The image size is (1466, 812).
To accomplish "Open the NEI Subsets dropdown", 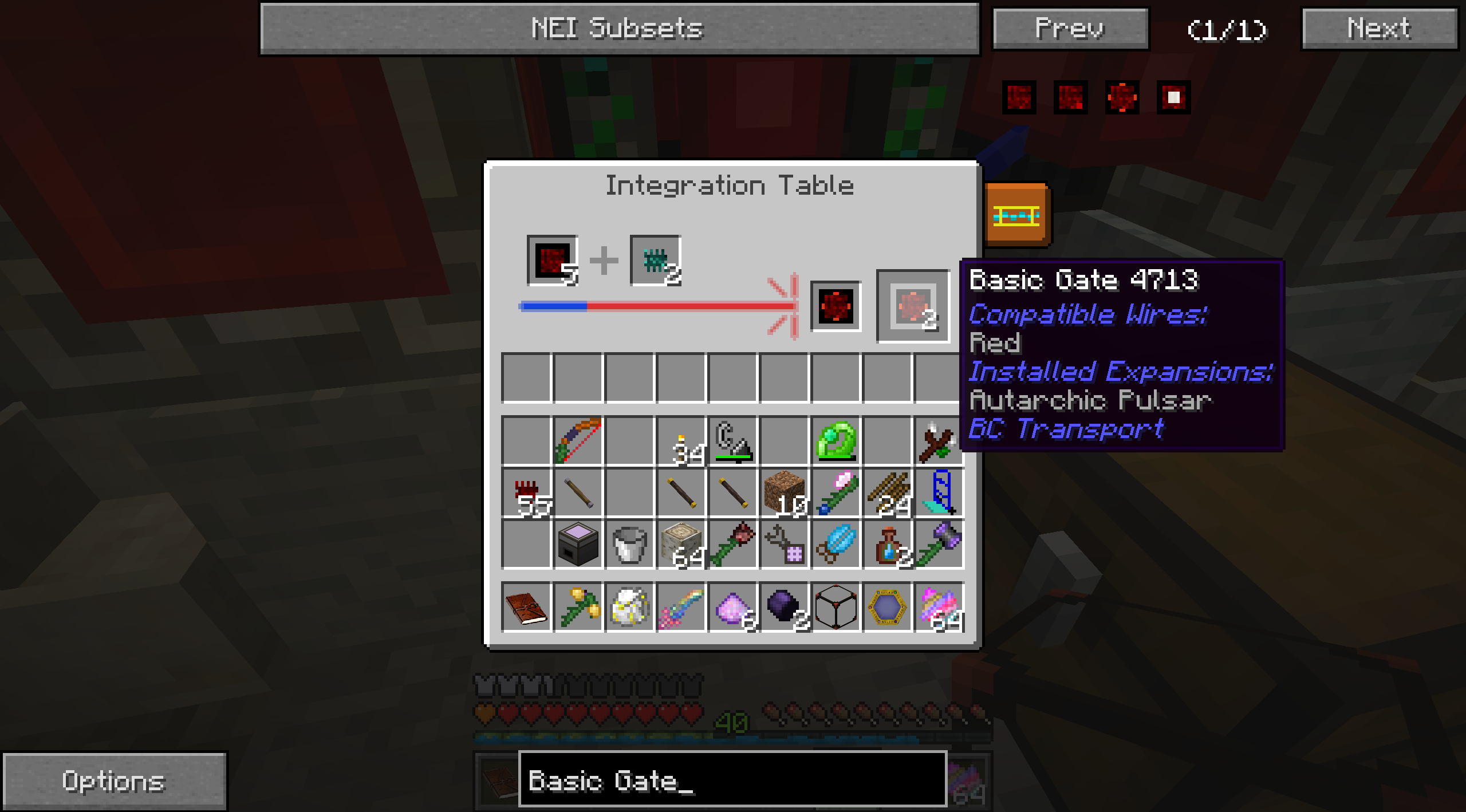I will click(620, 29).
